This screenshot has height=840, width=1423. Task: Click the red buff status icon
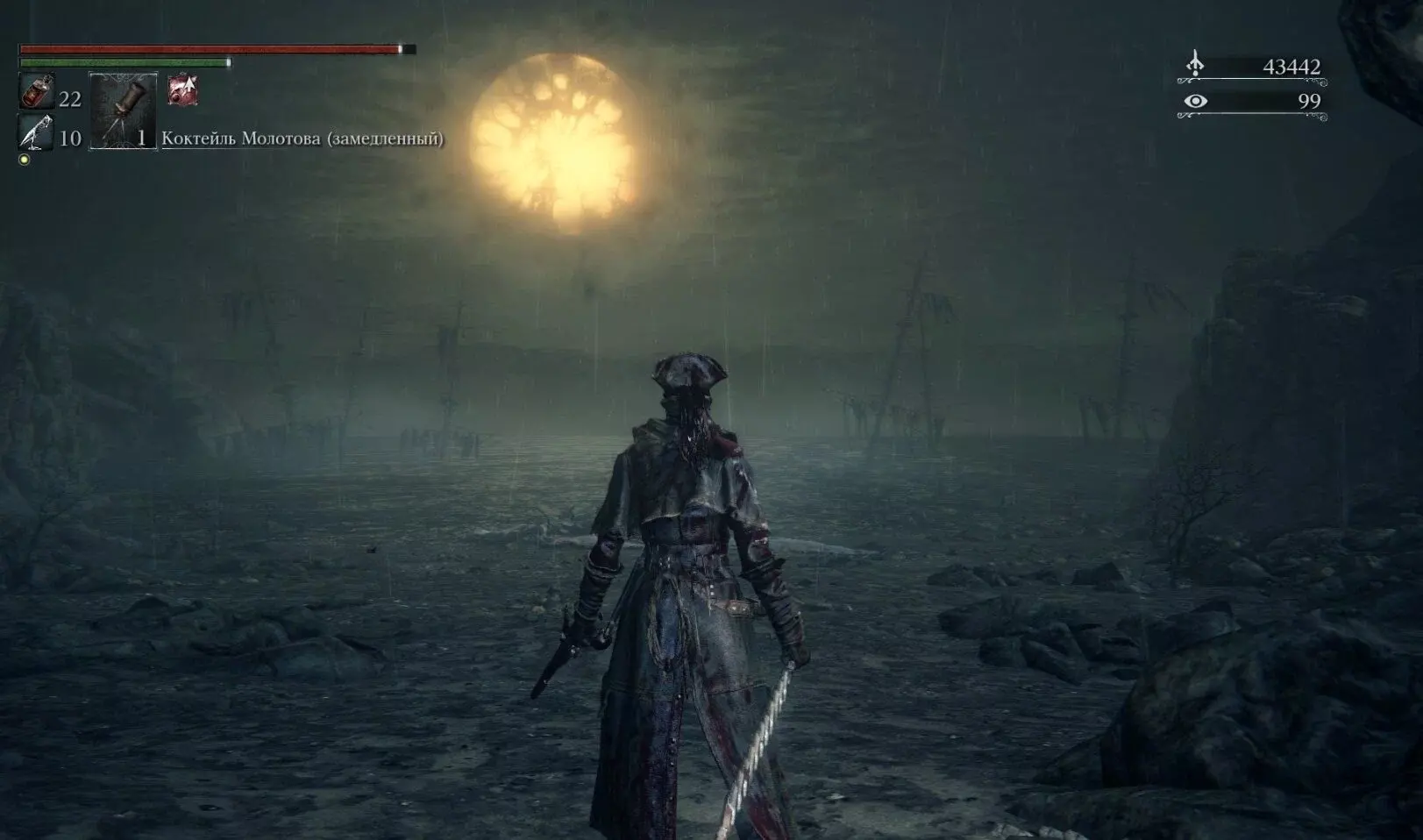183,89
